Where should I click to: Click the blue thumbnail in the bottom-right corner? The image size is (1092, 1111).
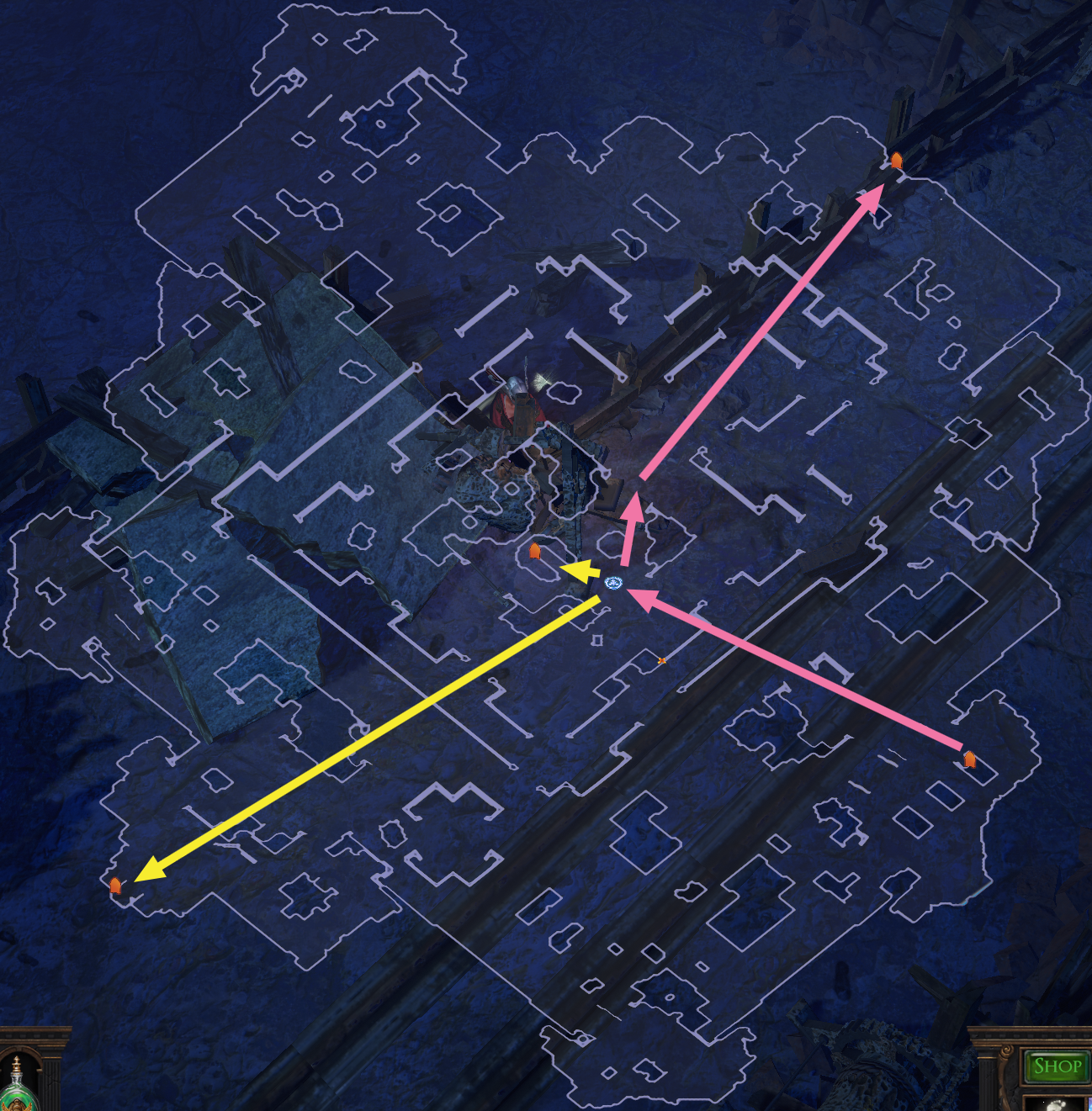click(1088, 1104)
